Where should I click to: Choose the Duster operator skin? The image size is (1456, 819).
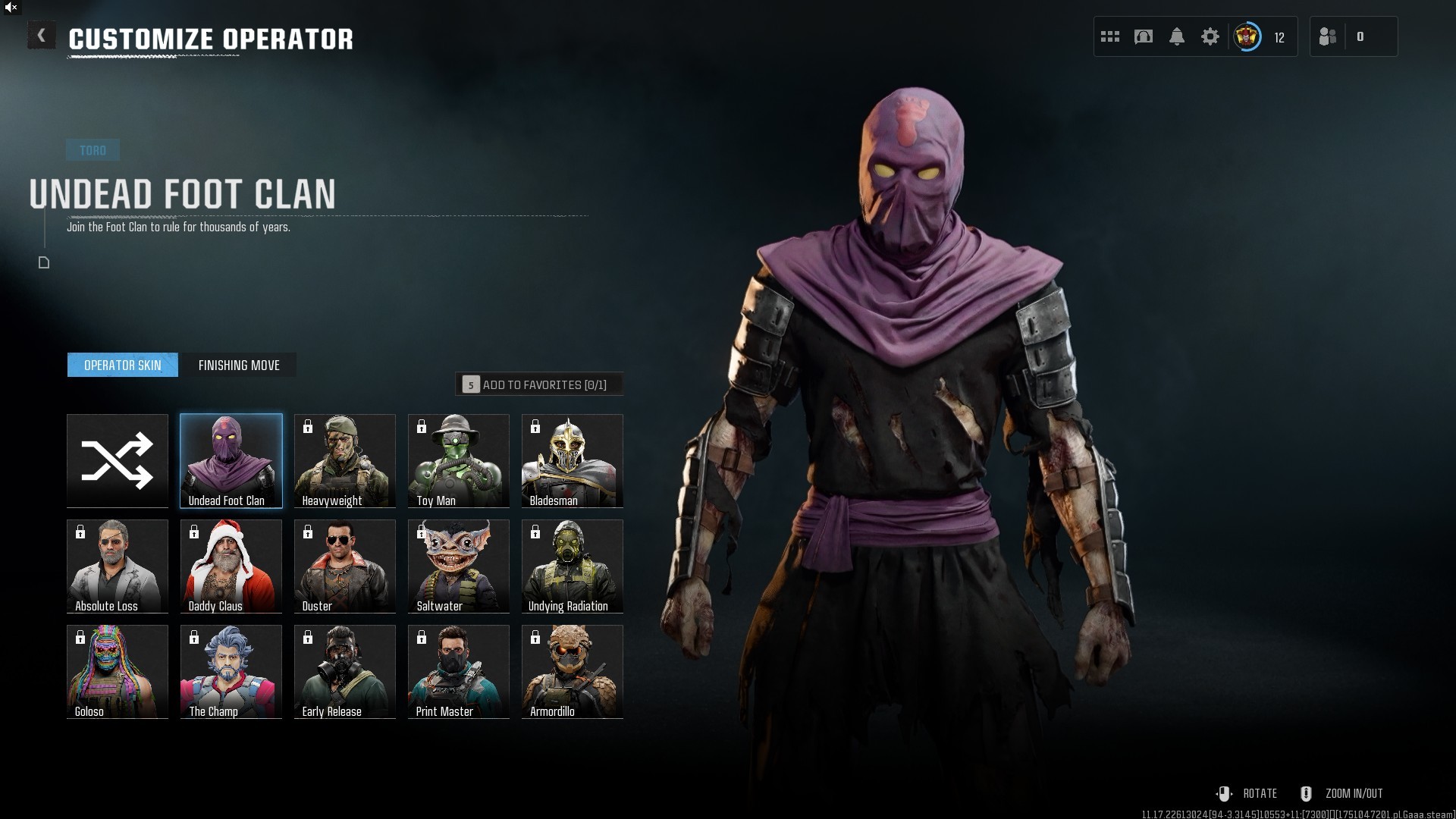(345, 566)
